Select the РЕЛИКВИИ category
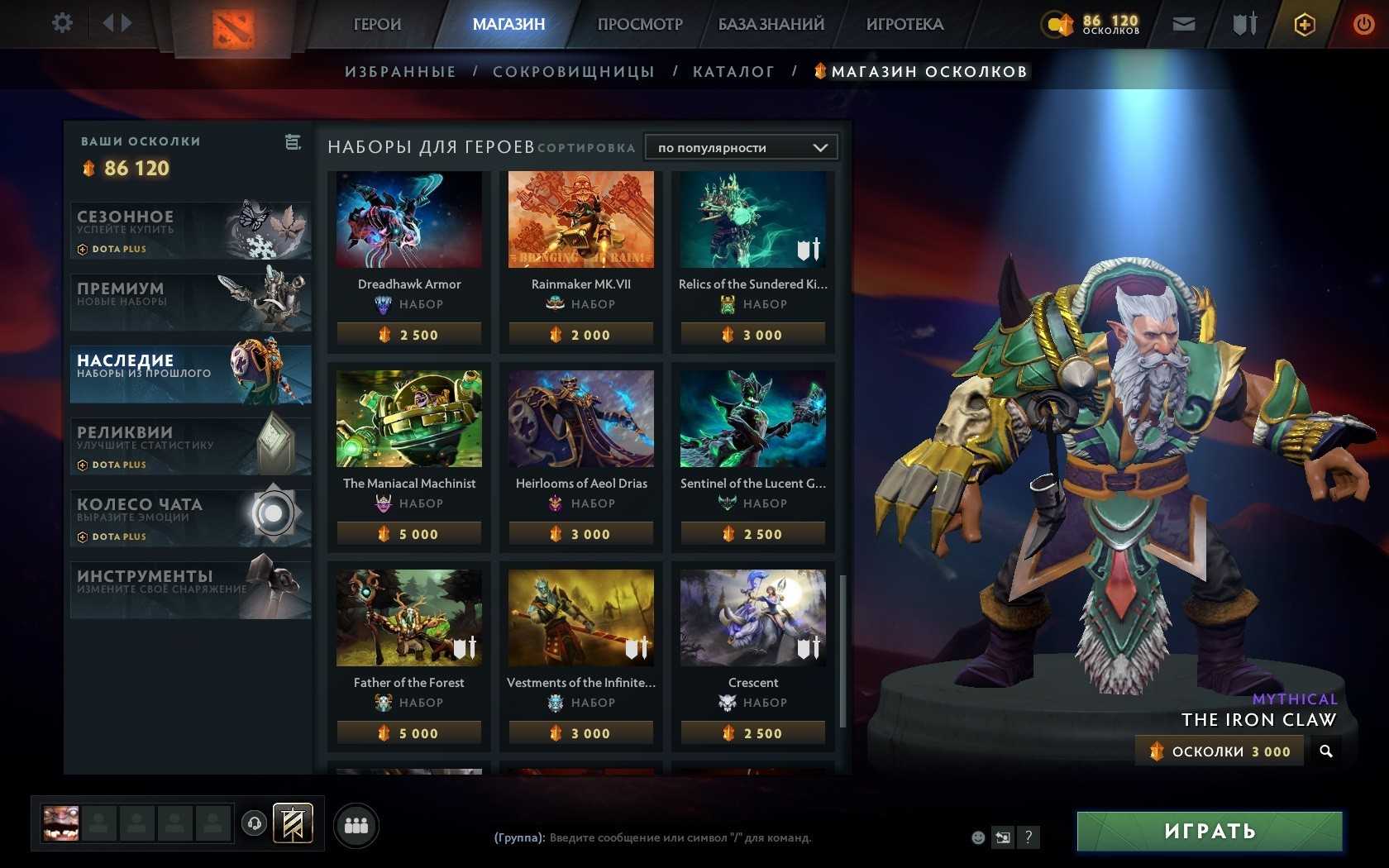 click(190, 446)
